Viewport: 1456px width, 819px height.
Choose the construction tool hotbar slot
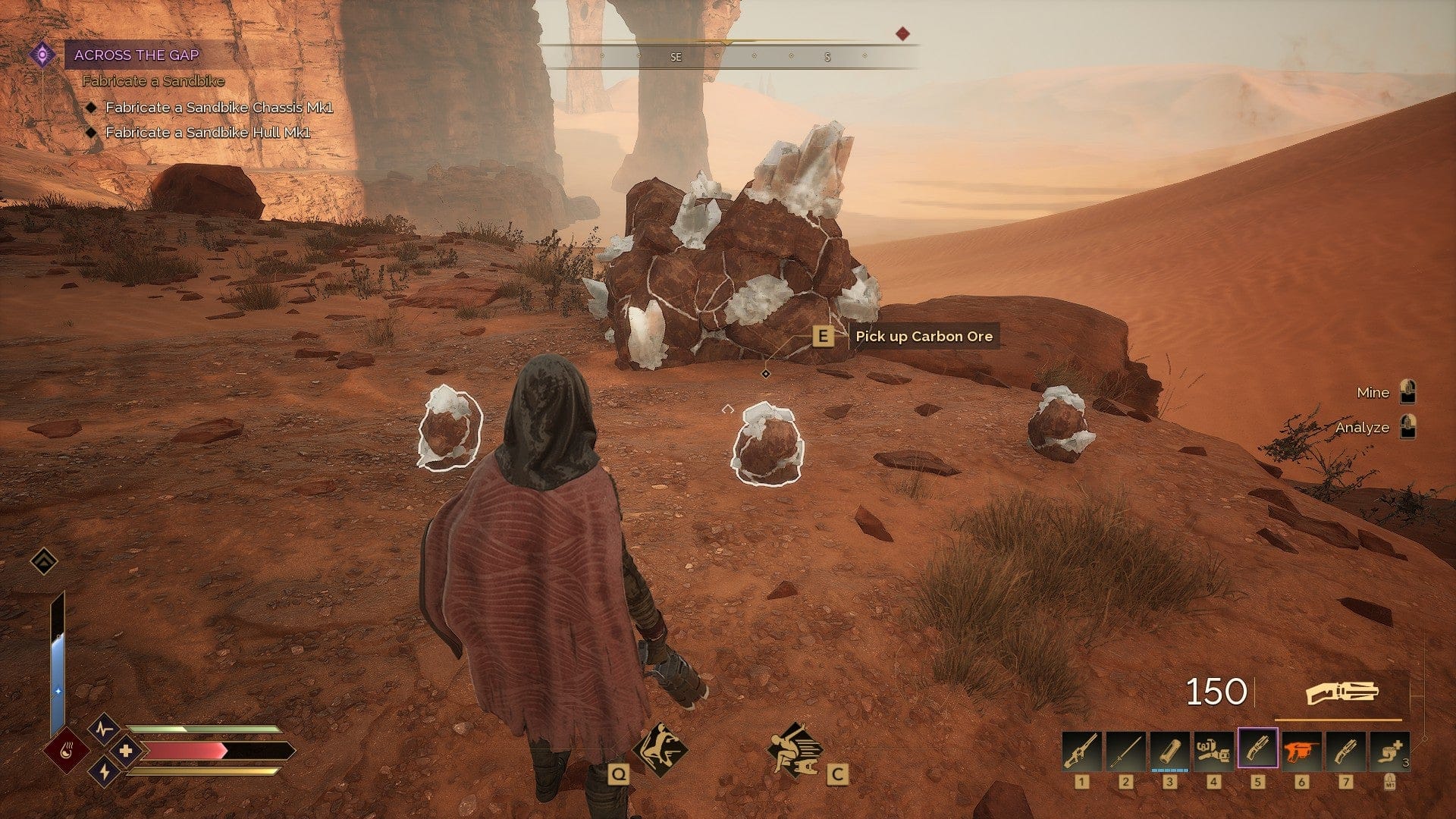pos(1213,750)
